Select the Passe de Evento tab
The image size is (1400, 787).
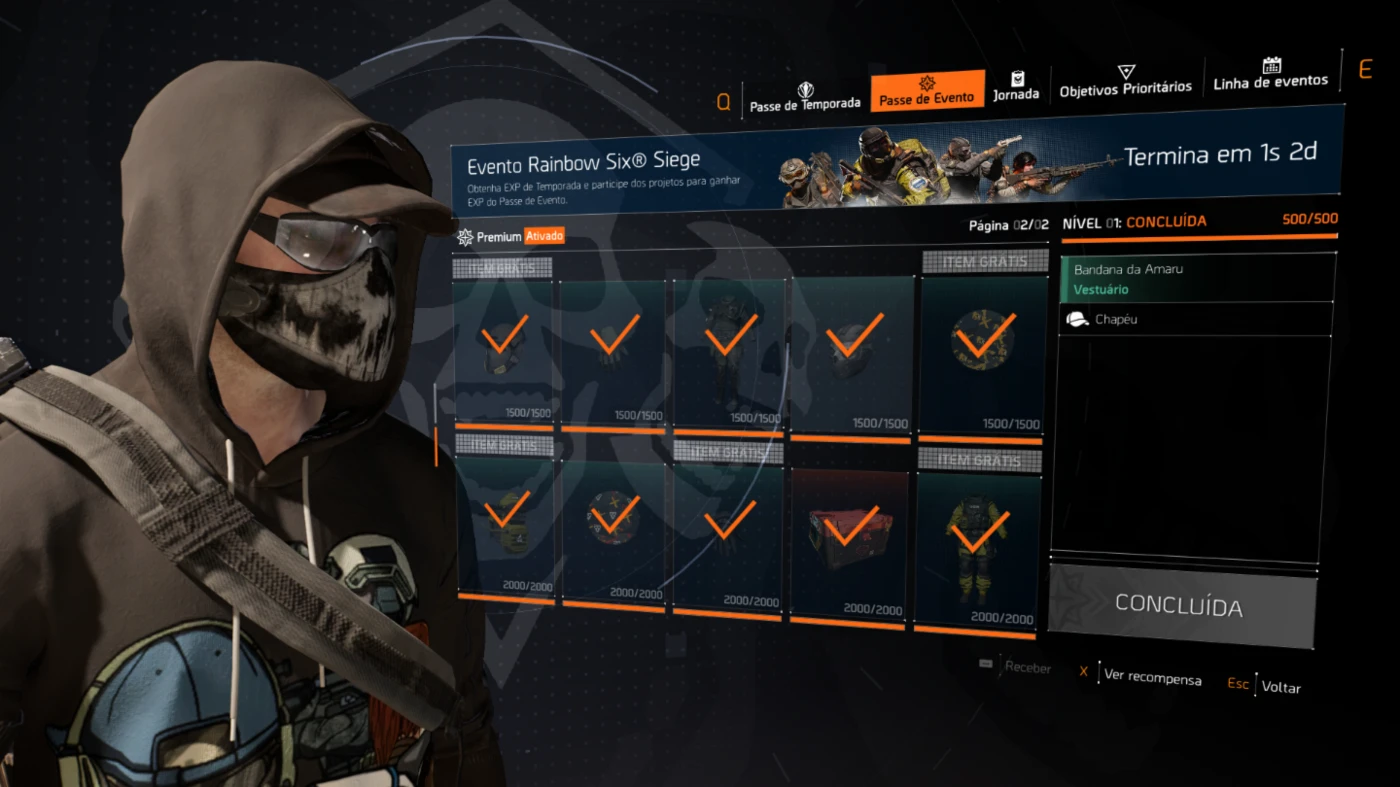coord(927,91)
